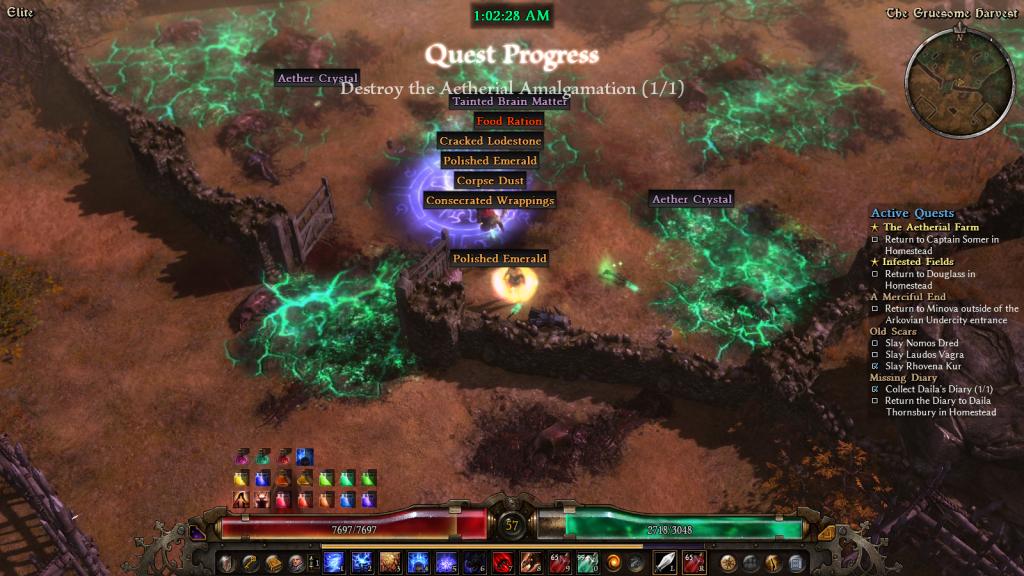The height and width of the screenshot is (576, 1024).
Task: Pick up the Food Ration loot label
Action: pyautogui.click(x=509, y=121)
